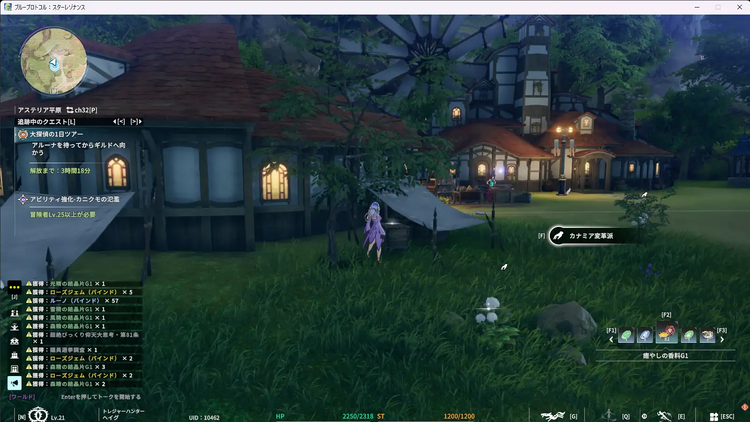Close the game window
Screen dimensions: 750x422
pos(738,7)
